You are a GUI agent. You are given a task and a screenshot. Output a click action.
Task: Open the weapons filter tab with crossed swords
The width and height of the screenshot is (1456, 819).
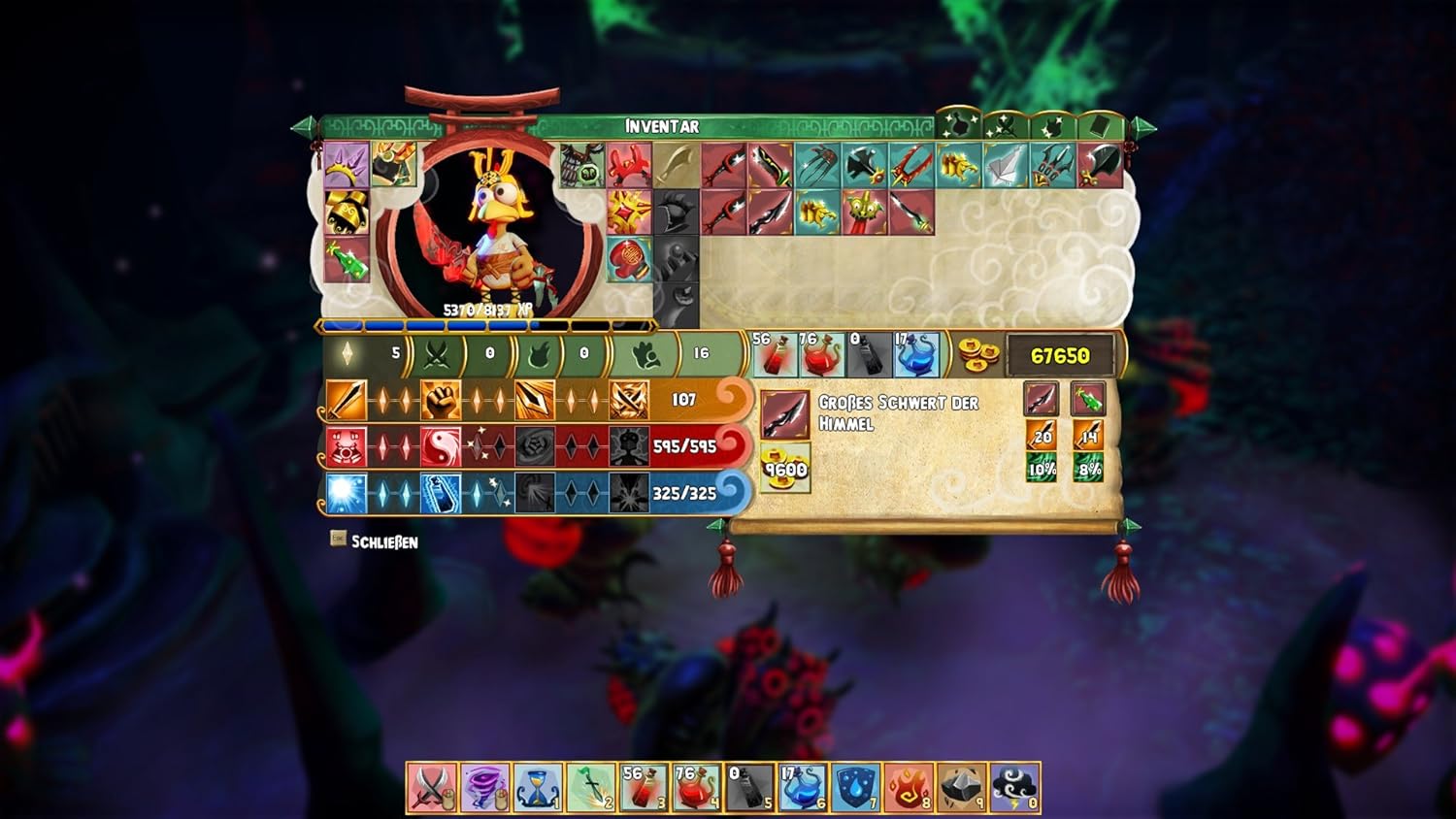[x=1002, y=124]
